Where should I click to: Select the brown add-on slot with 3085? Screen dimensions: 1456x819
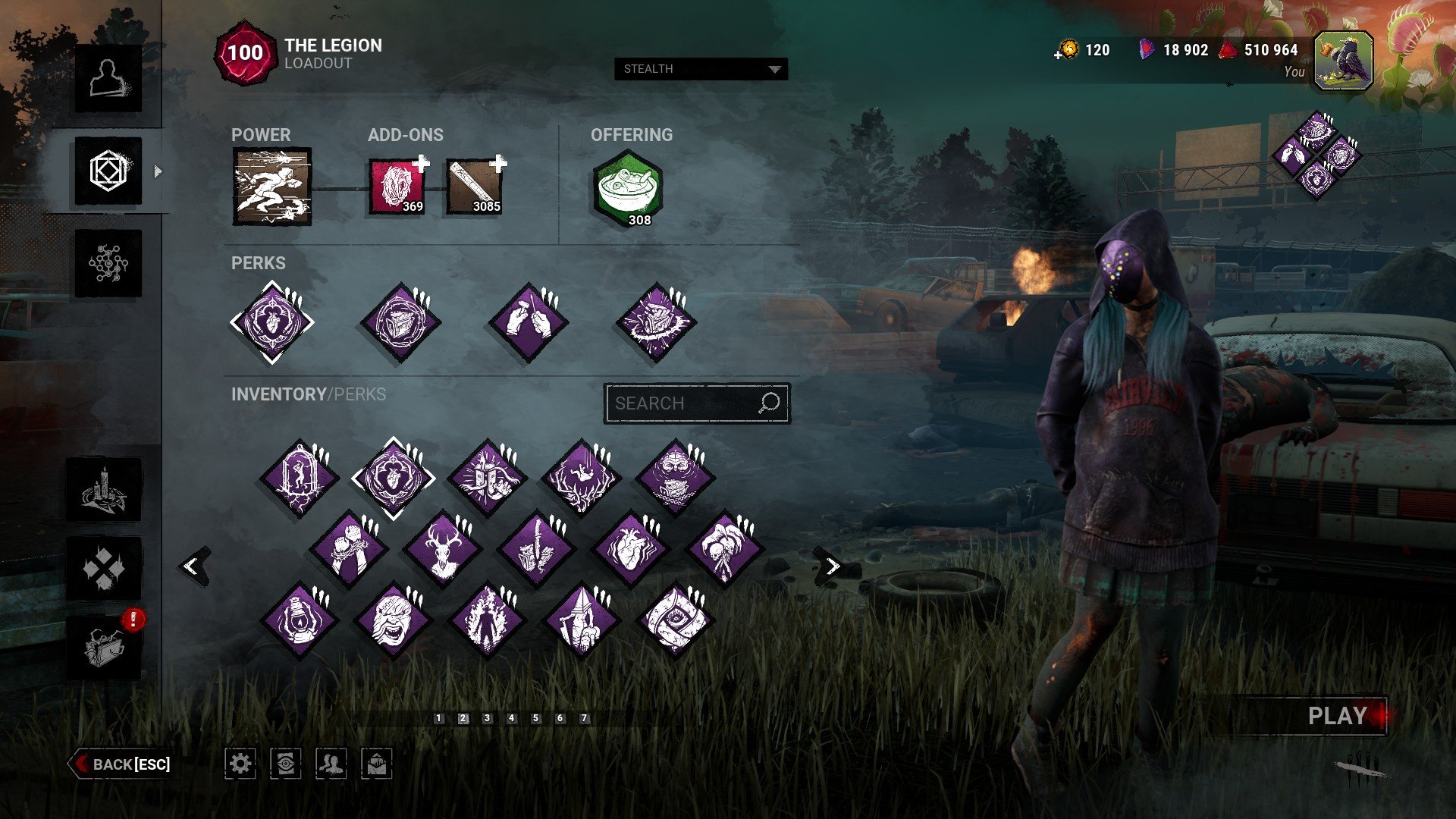pos(475,186)
